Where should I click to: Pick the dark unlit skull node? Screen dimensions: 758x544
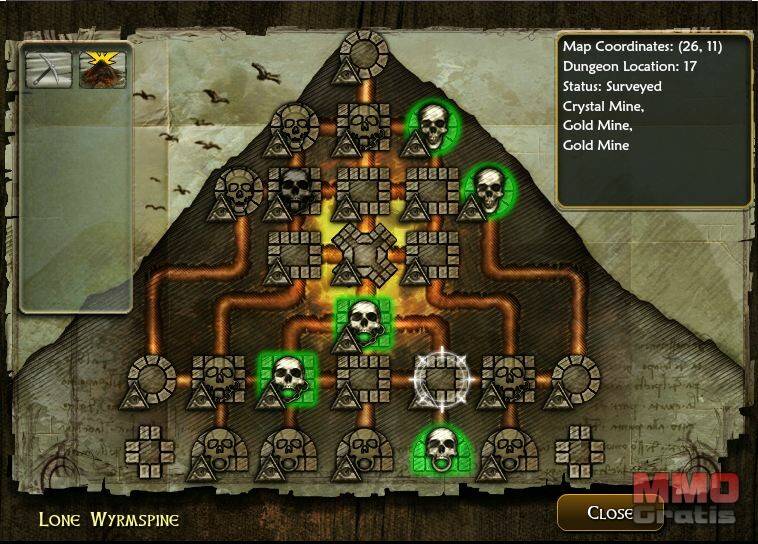[x=293, y=189]
